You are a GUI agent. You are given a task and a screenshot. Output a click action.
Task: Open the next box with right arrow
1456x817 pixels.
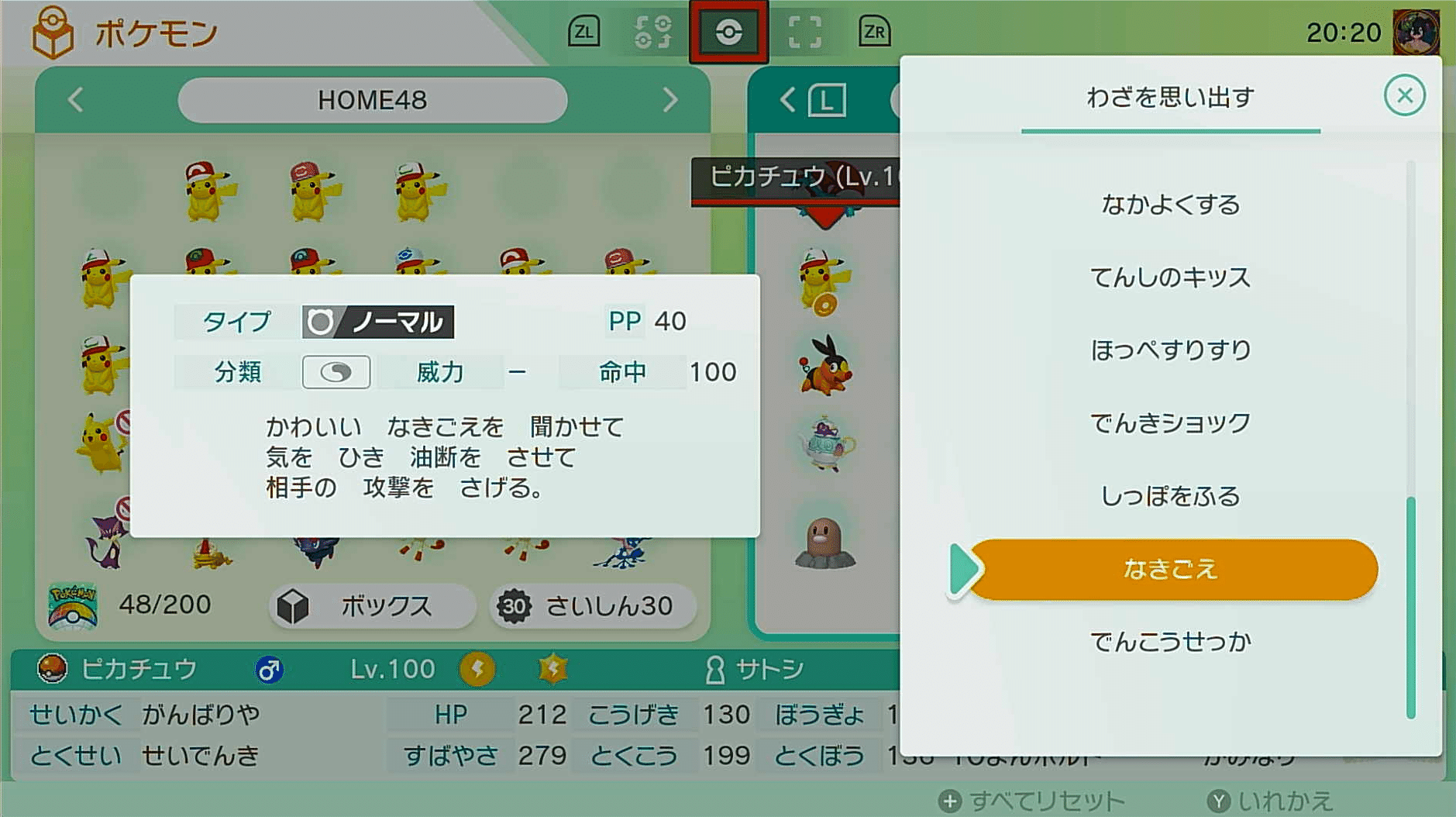coord(671,99)
